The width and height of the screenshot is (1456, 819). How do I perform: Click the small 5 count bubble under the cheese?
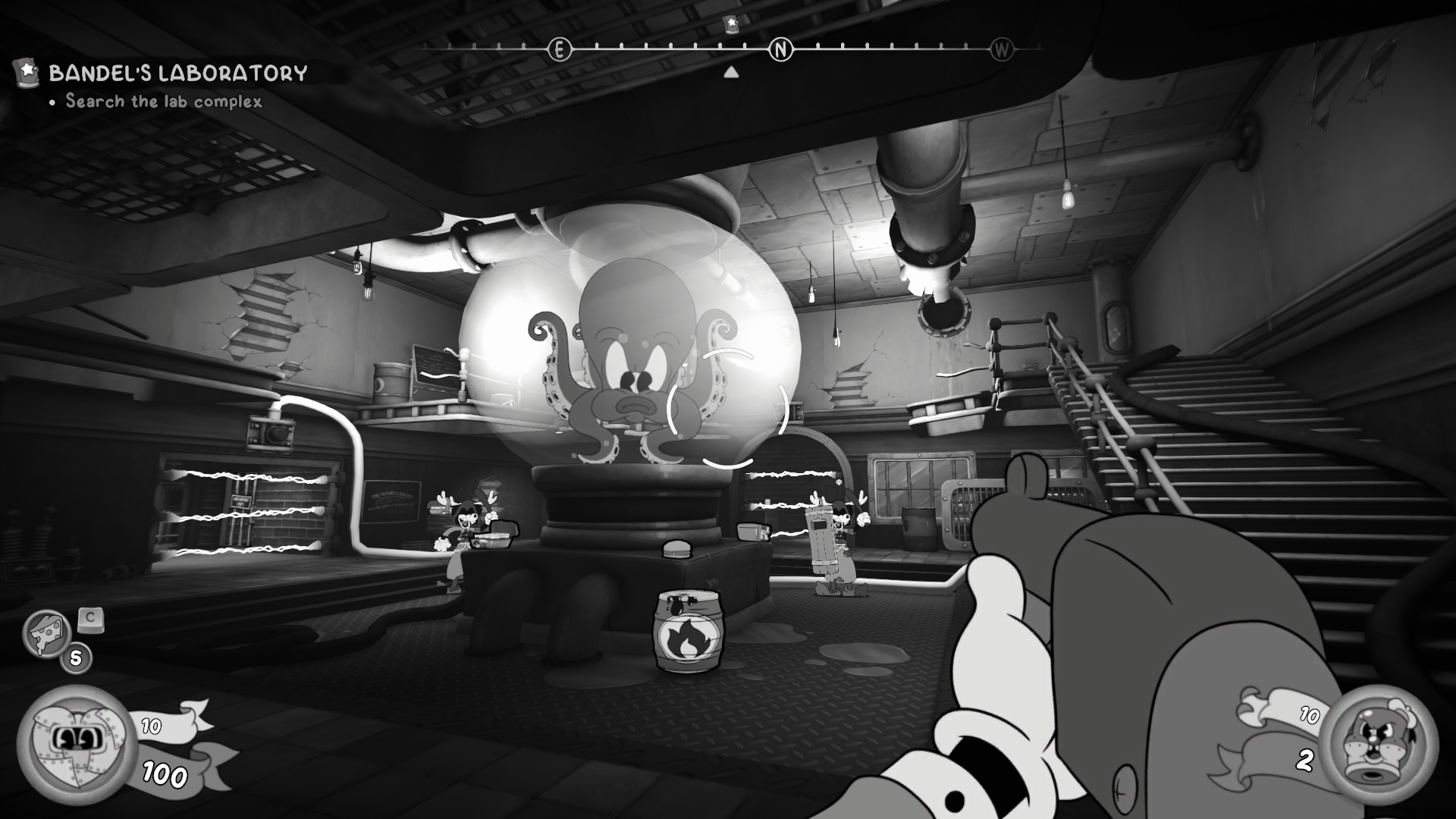(75, 657)
